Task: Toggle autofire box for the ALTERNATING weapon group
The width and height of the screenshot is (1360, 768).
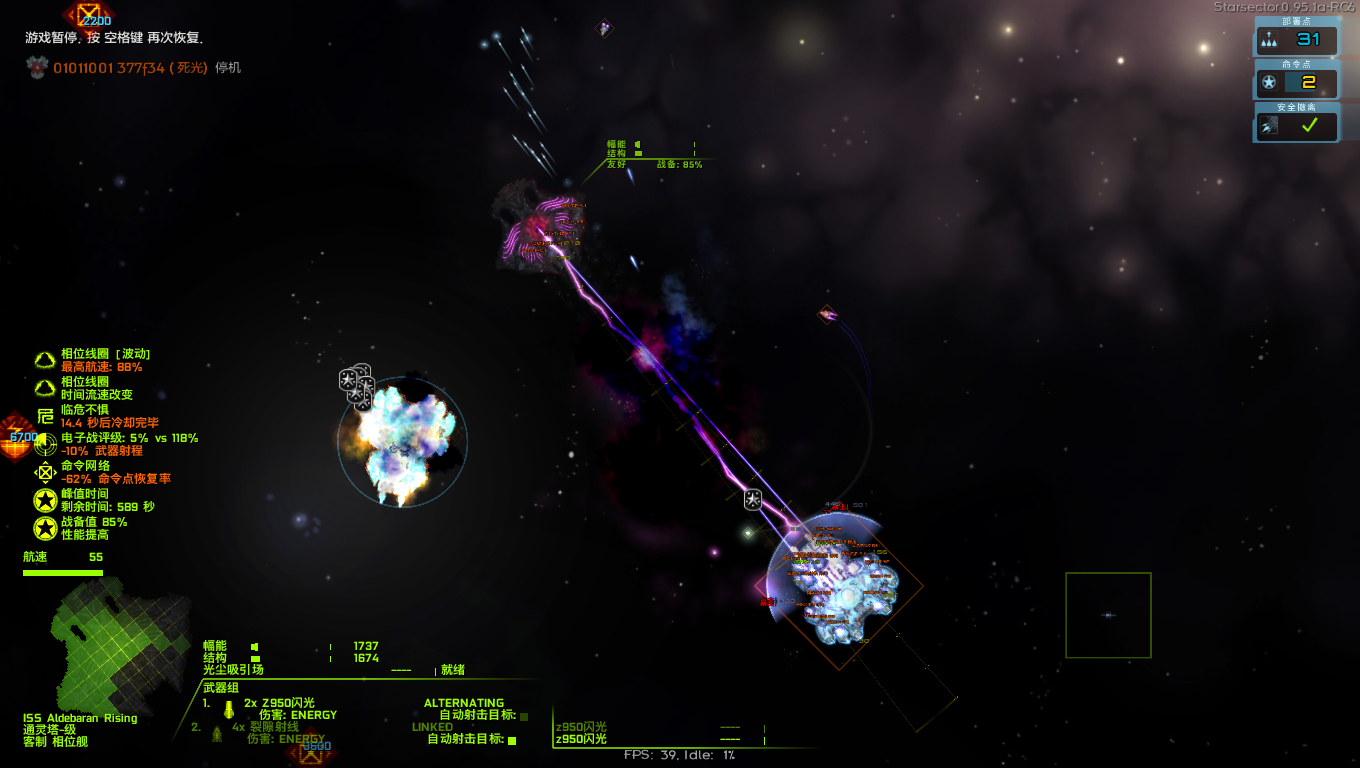Action: pyautogui.click(x=524, y=716)
